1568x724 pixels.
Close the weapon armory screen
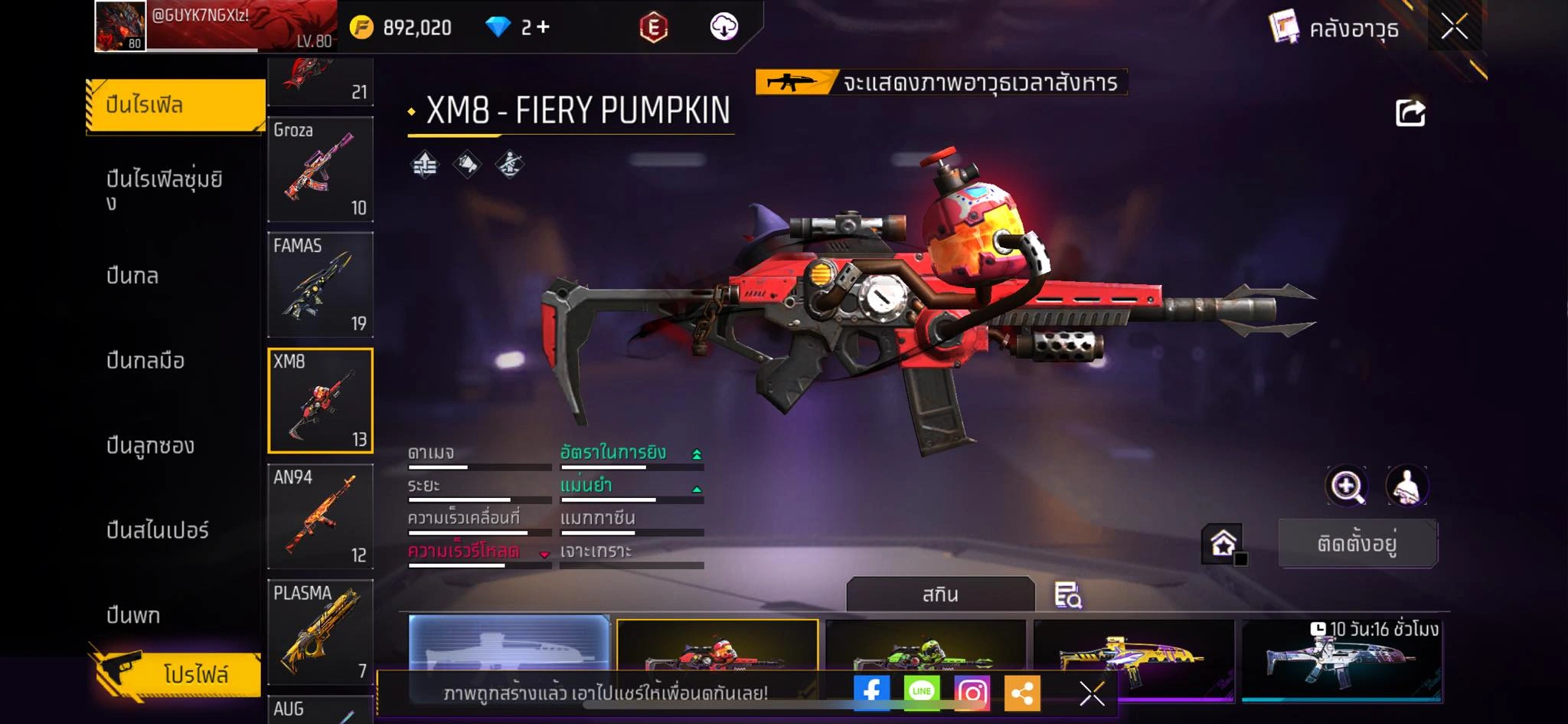(1454, 28)
